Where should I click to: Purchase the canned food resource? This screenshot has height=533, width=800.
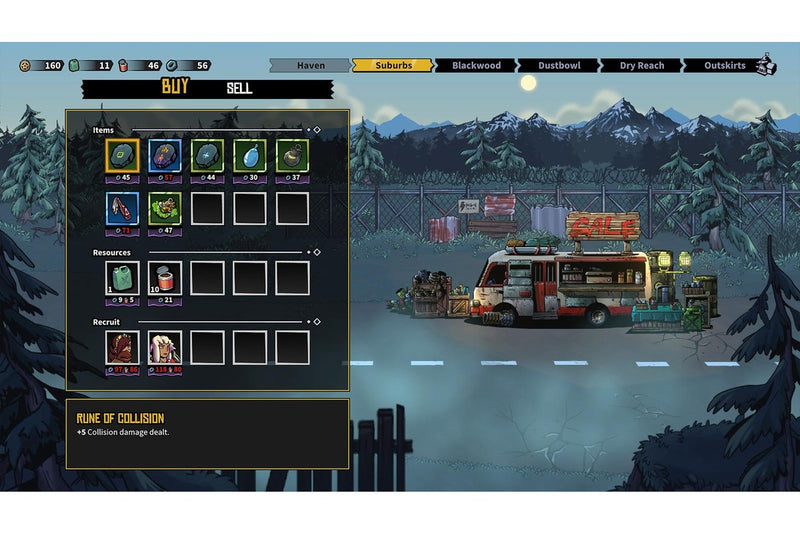pos(165,277)
